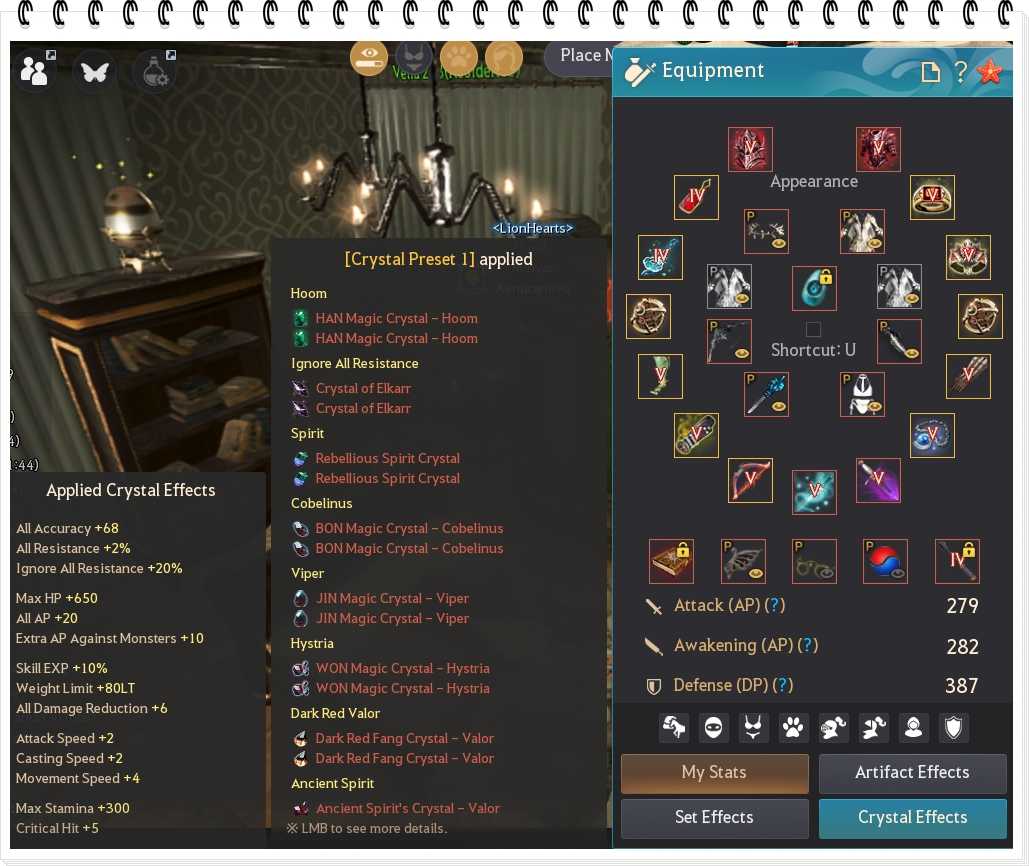Click the red star icon in Equipment header
This screenshot has height=866, width=1029.
989,71
